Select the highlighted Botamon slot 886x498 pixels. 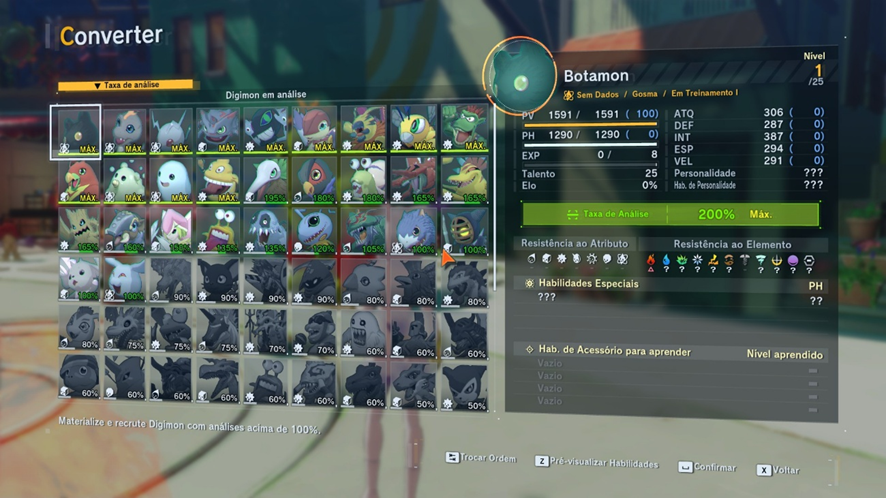tap(75, 132)
